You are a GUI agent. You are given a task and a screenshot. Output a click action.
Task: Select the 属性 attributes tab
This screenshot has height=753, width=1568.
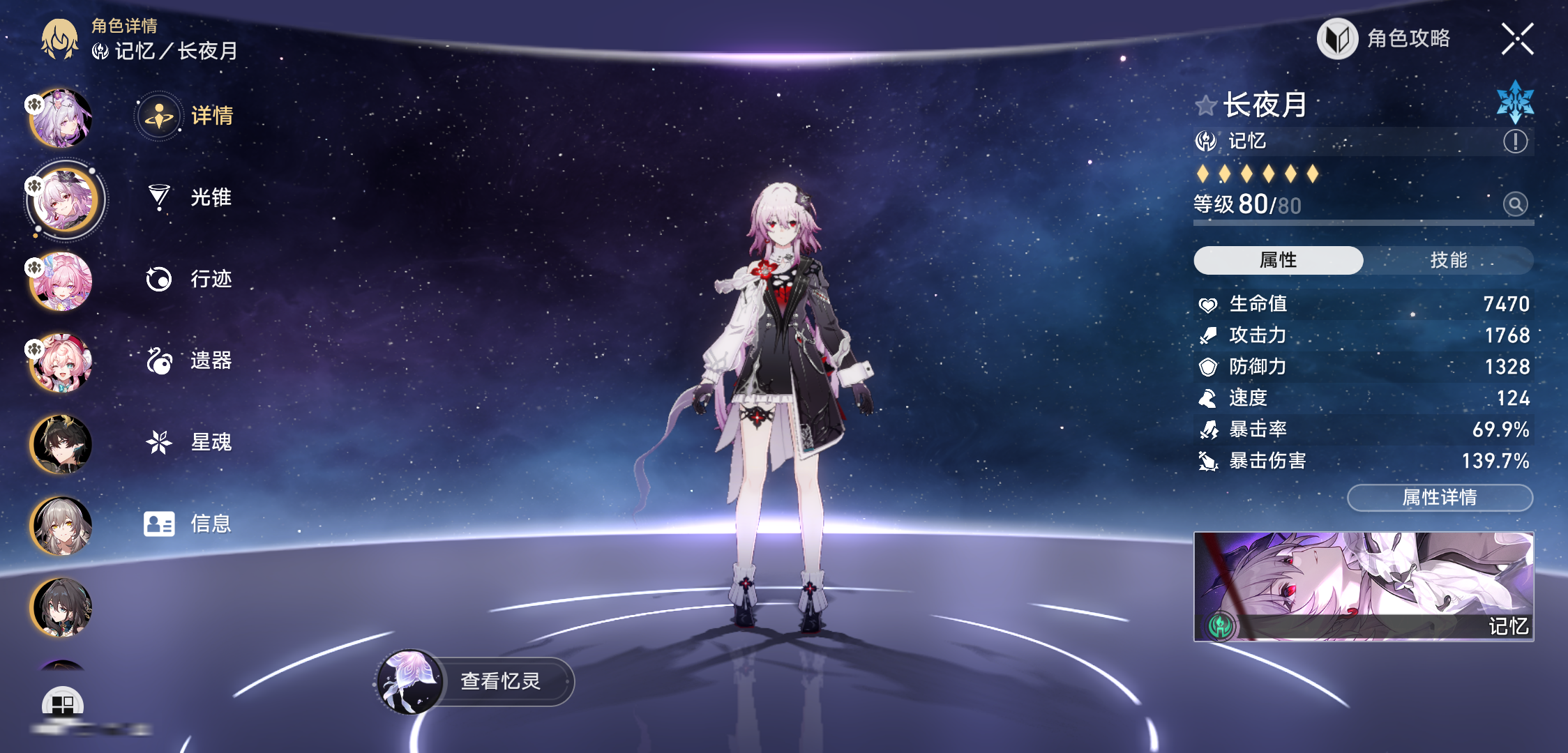click(x=1278, y=260)
